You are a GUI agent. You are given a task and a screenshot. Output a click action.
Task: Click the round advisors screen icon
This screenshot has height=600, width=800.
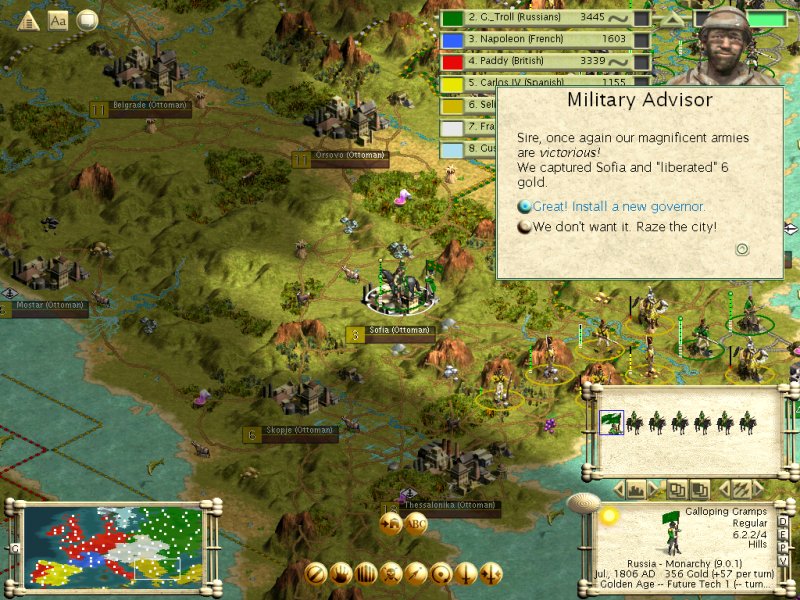click(x=88, y=20)
